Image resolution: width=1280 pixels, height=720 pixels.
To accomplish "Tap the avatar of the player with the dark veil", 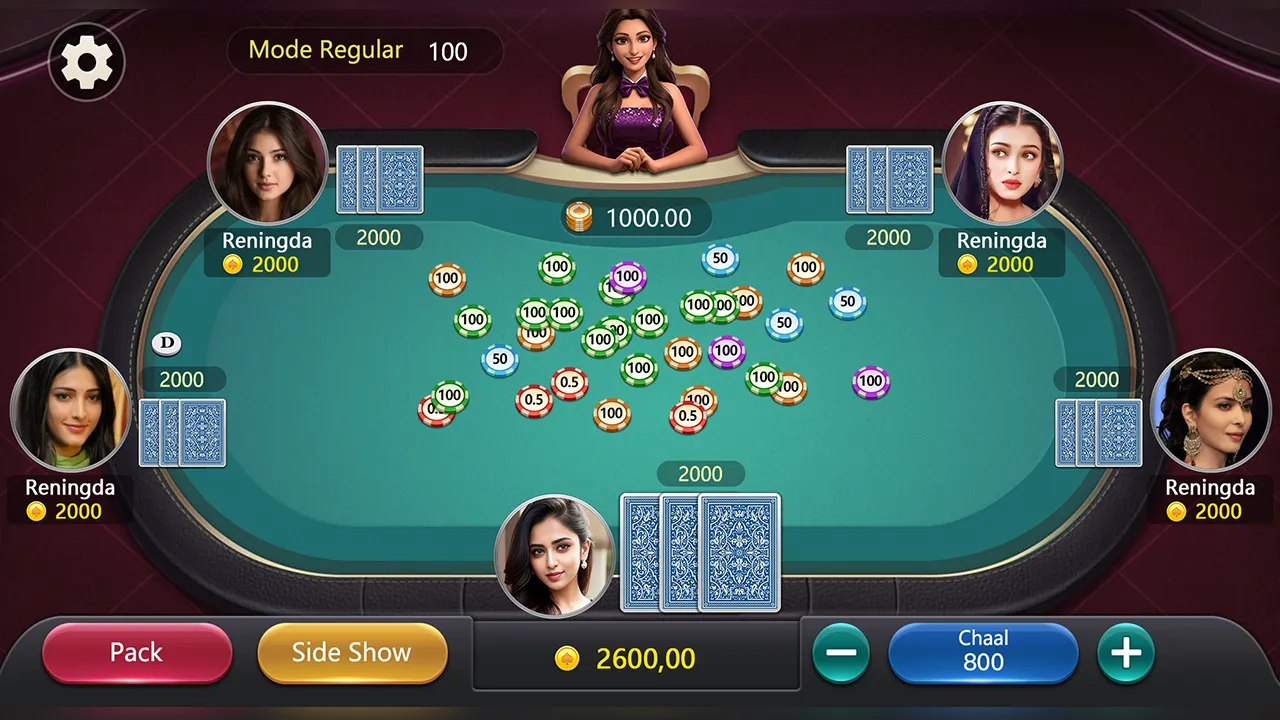I will click(x=1002, y=163).
